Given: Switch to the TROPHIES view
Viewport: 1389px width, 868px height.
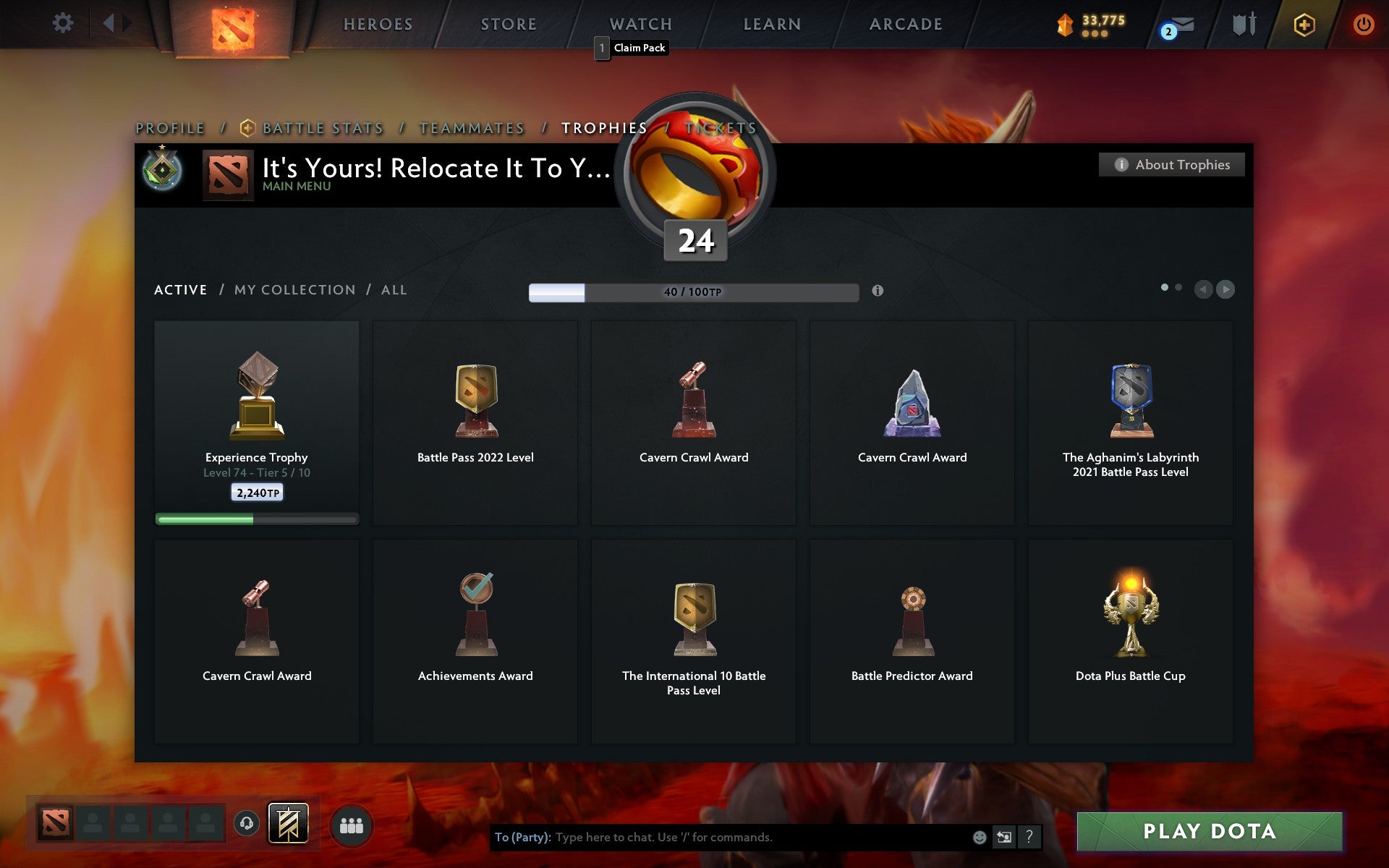Looking at the screenshot, I should pyautogui.click(x=604, y=128).
